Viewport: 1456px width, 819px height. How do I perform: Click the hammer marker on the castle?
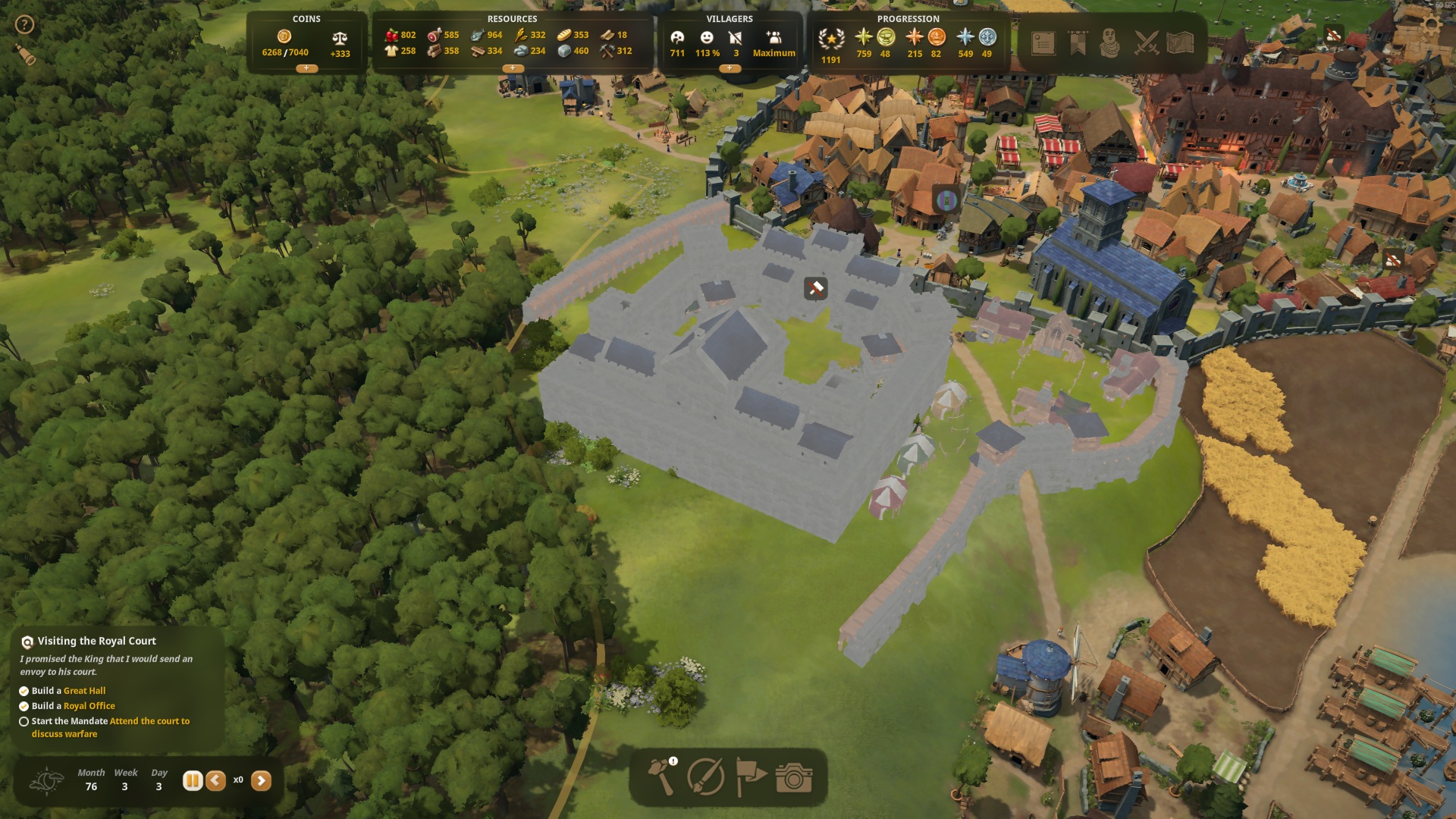point(815,288)
